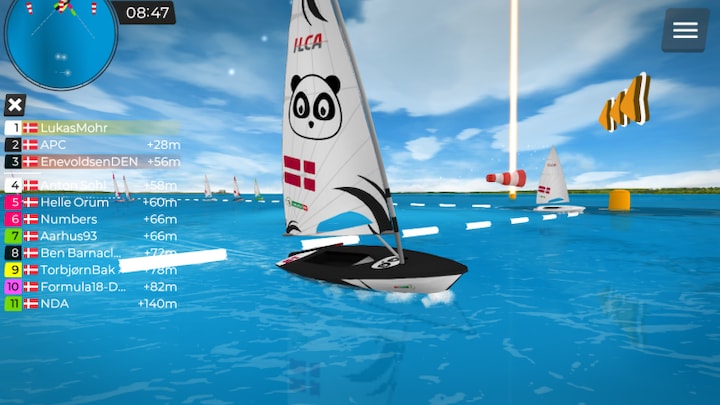Open the hamburger menu

pyautogui.click(x=685, y=30)
